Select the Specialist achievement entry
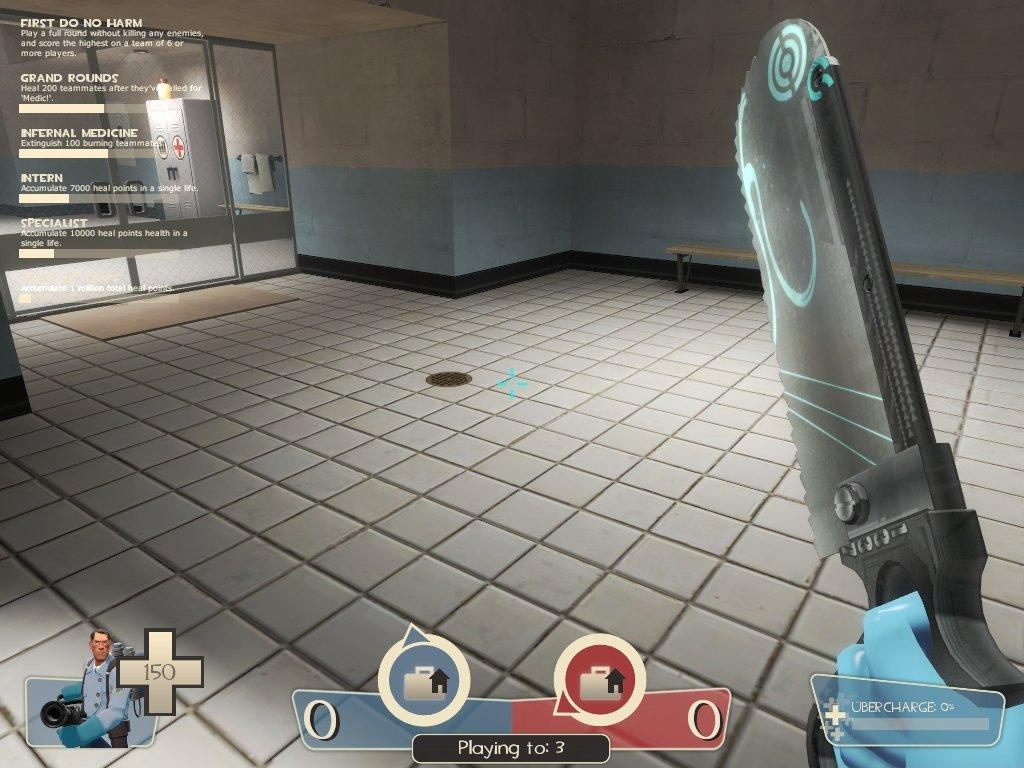The height and width of the screenshot is (768, 1024). pyautogui.click(x=54, y=223)
